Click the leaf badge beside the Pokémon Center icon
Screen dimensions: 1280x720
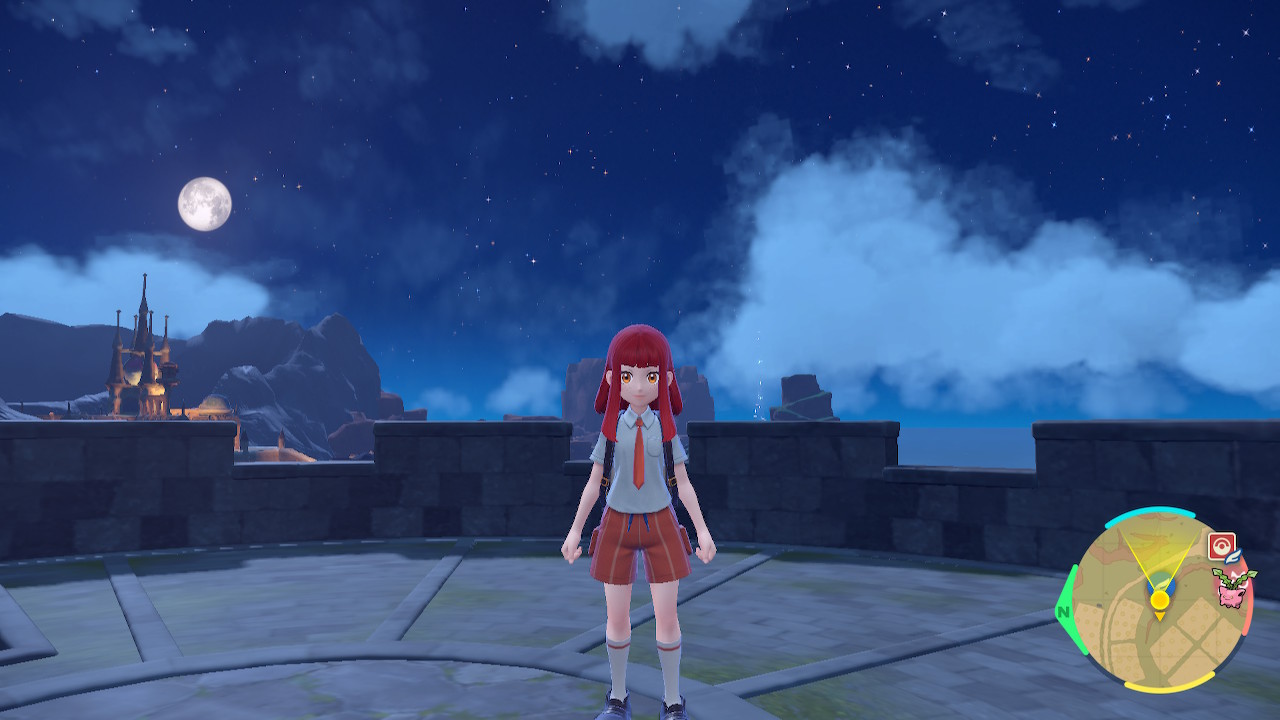click(x=1233, y=556)
